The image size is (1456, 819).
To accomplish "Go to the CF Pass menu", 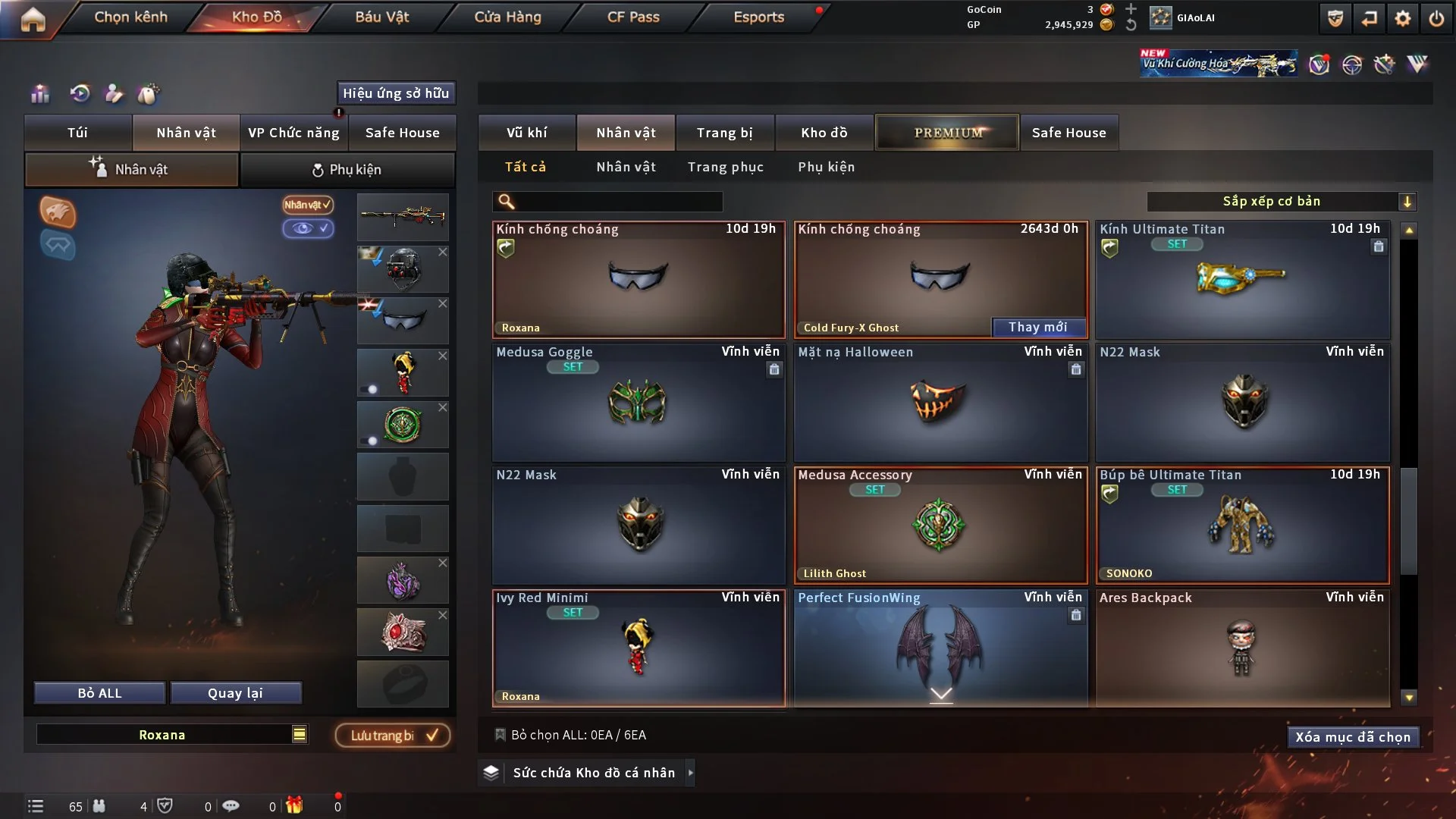I will (633, 17).
